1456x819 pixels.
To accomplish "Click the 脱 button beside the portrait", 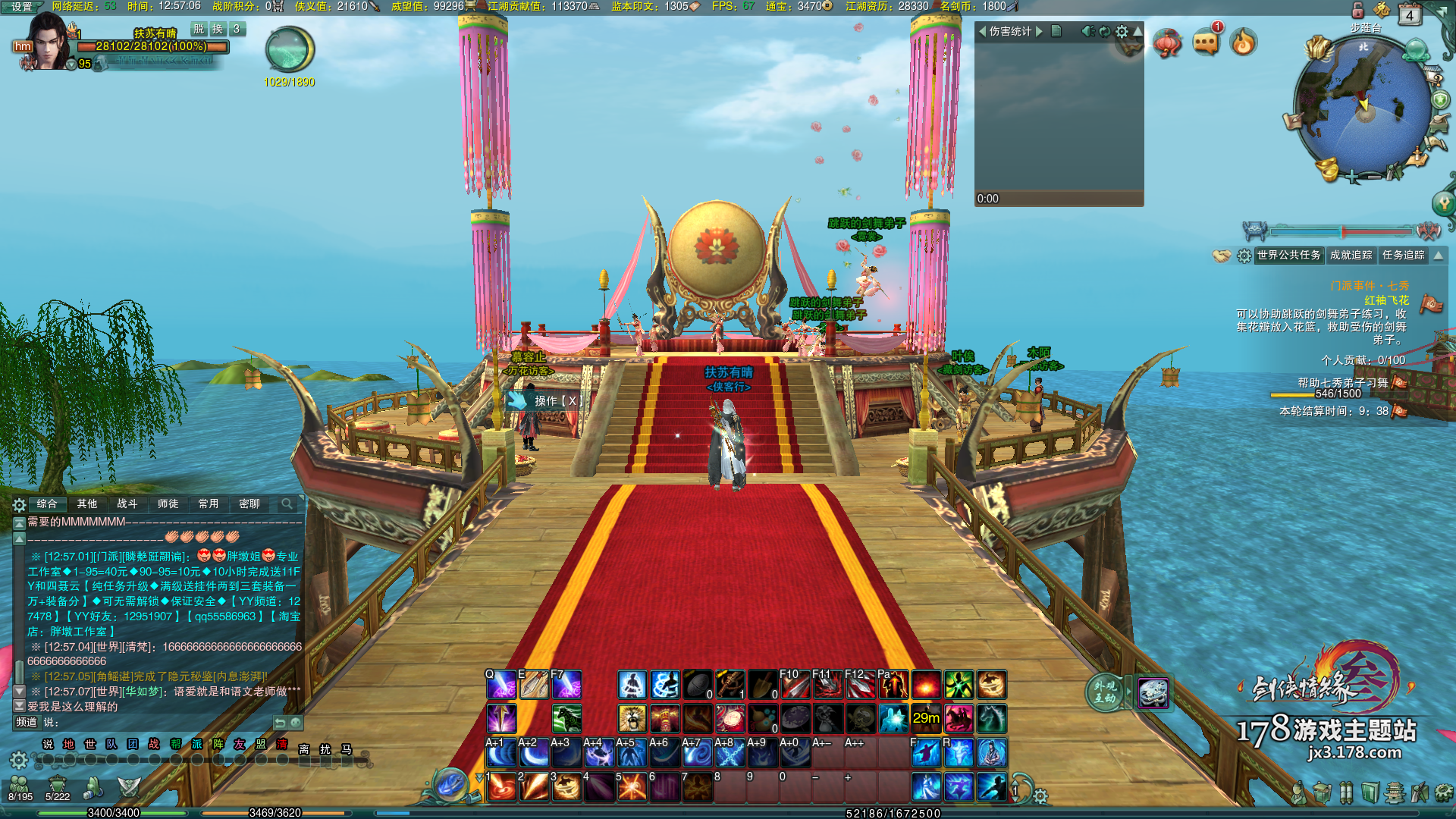I will click(199, 29).
